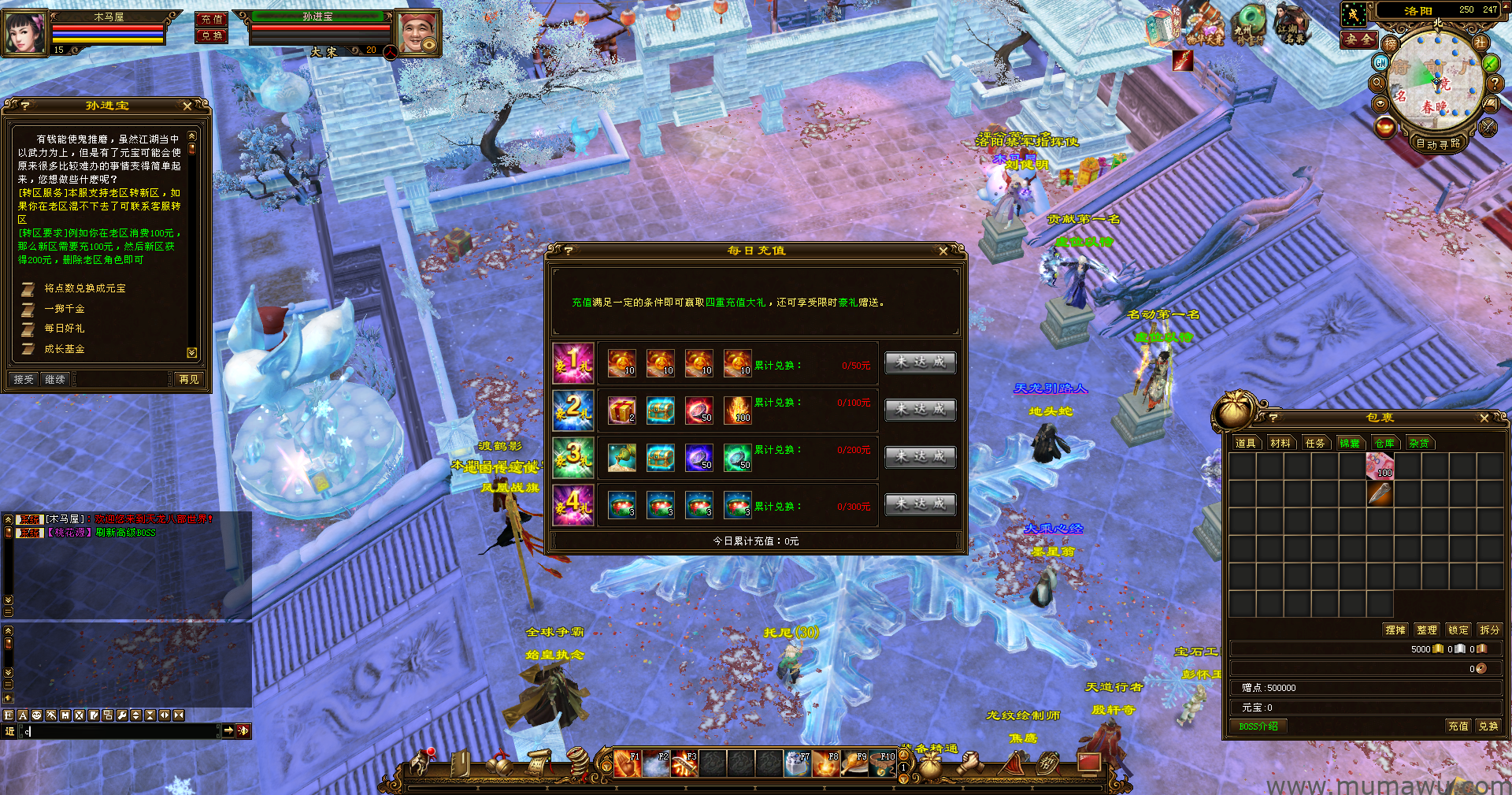Focus the chat input field
Screen dimensions: 1512x795
pyautogui.click(x=118, y=731)
